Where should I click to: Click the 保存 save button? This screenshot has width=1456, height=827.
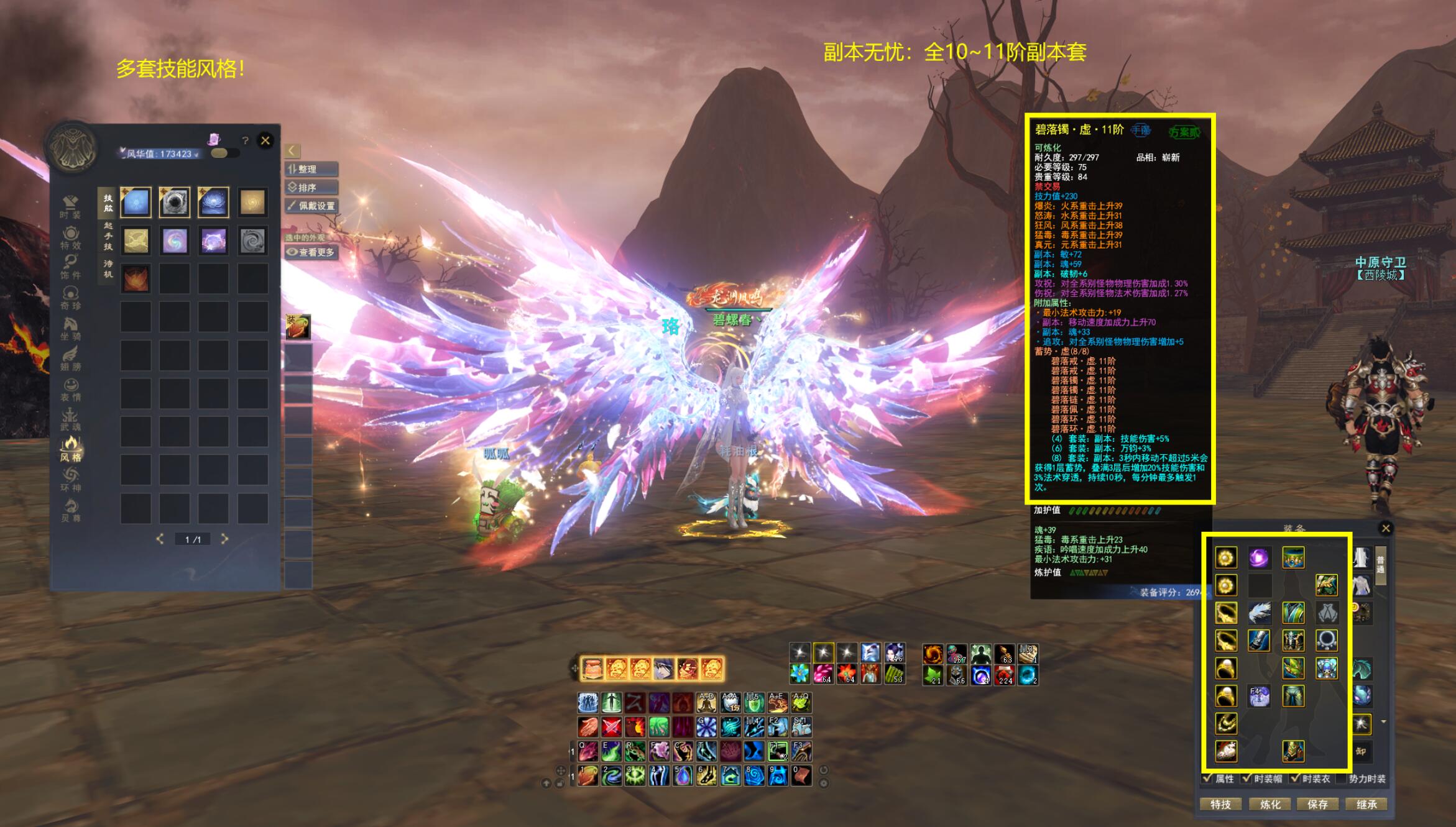(1318, 804)
